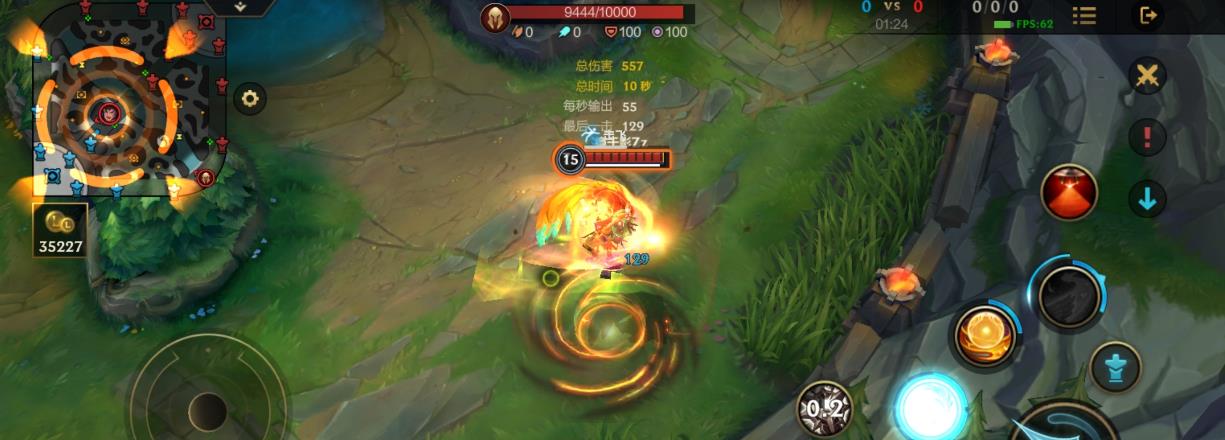
Task: Send the red exclamation danger ping
Action: [x=1147, y=137]
